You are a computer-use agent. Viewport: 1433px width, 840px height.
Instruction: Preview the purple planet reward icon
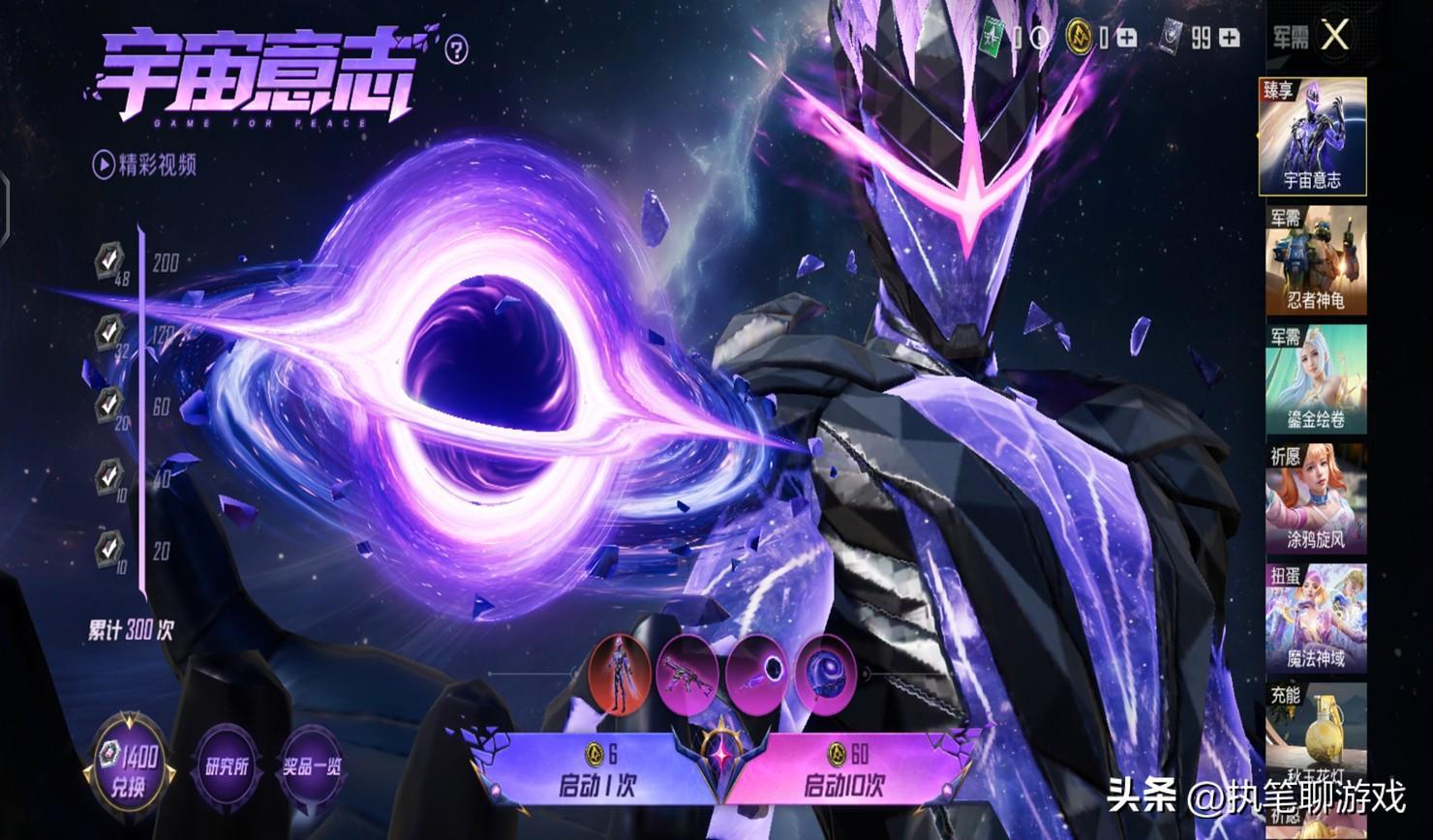[826, 670]
